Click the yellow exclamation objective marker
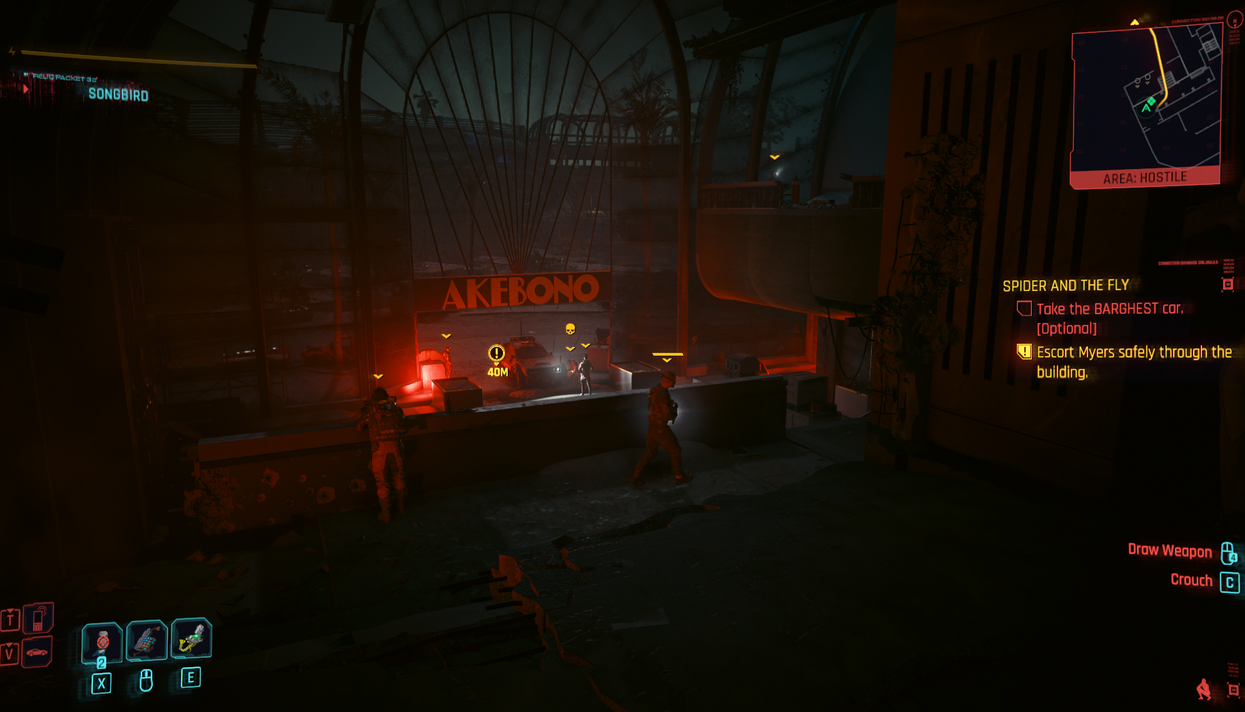Screen dimensions: 1245x712 click(x=496, y=354)
